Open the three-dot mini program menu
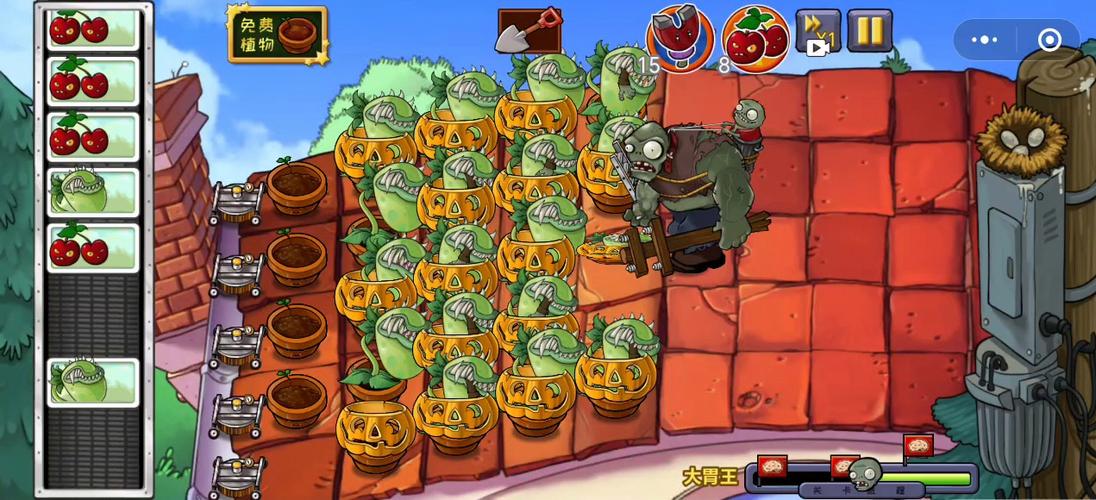 (x=985, y=40)
